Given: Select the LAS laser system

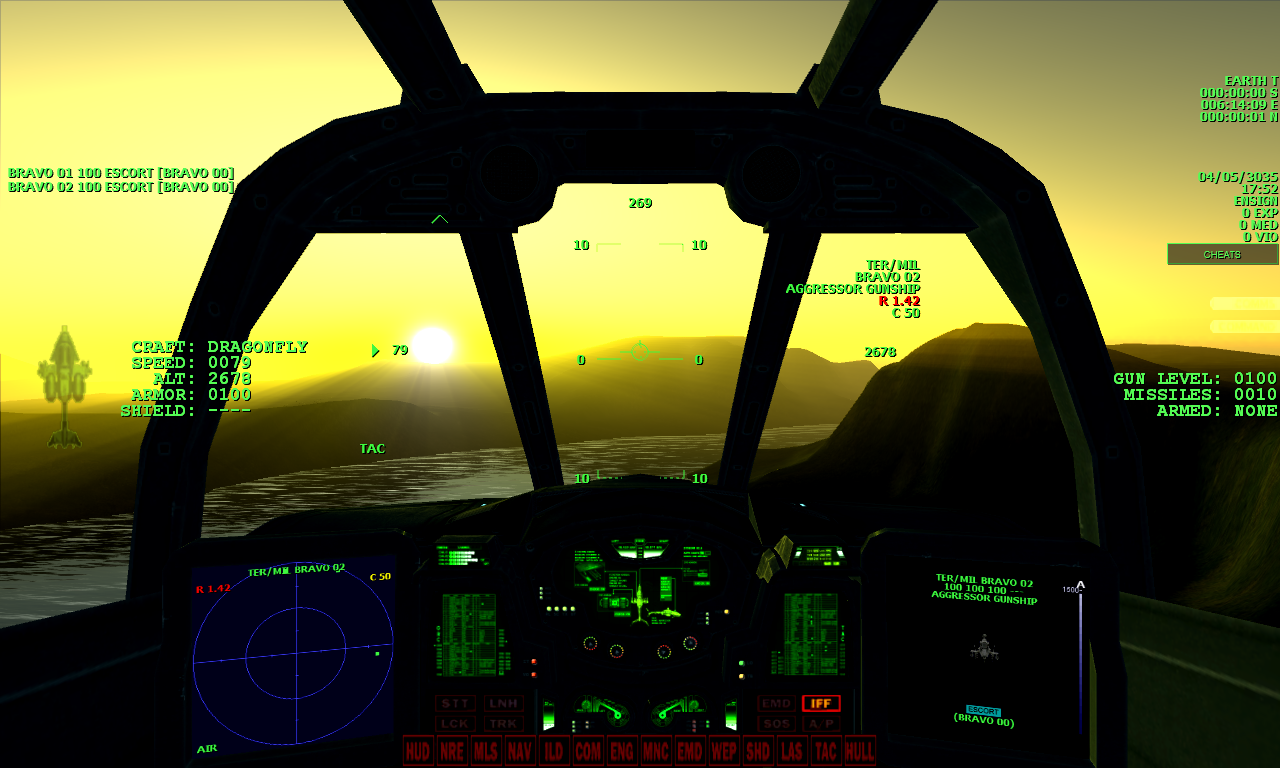Looking at the screenshot, I should (792, 751).
